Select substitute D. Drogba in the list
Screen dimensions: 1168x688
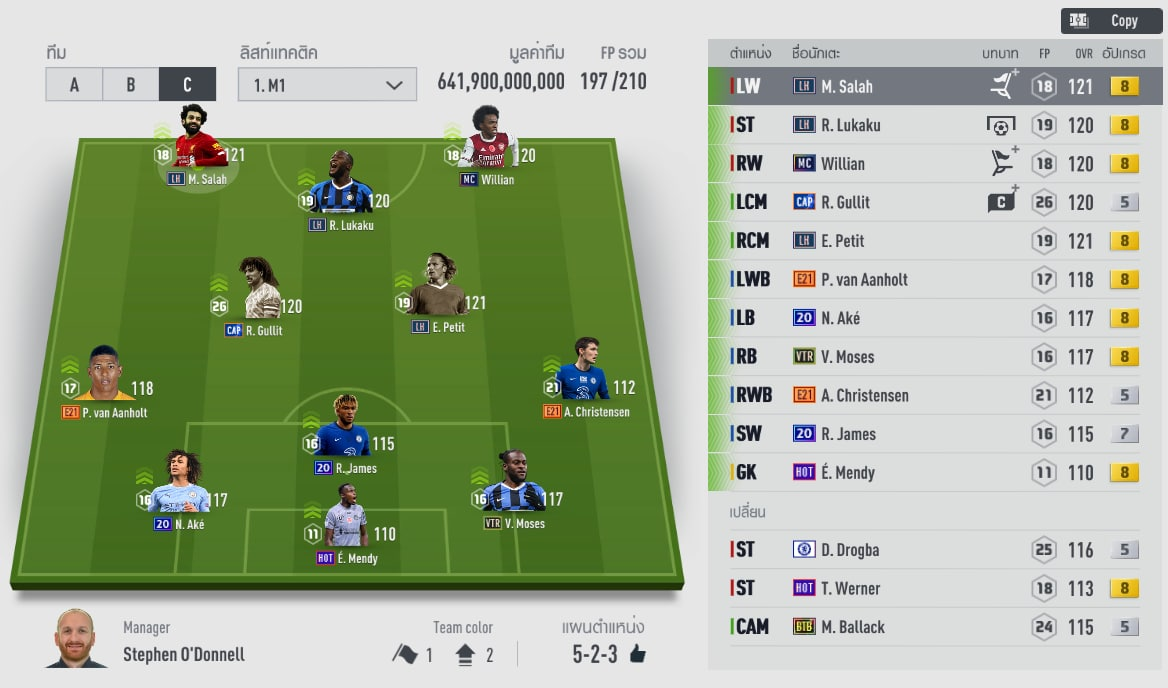point(935,550)
